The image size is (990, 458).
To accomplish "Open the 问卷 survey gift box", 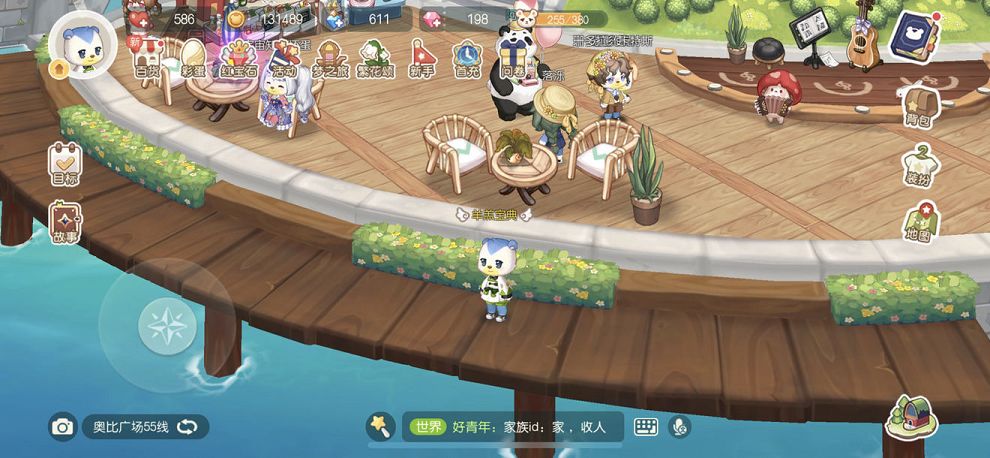I will click(x=514, y=59).
